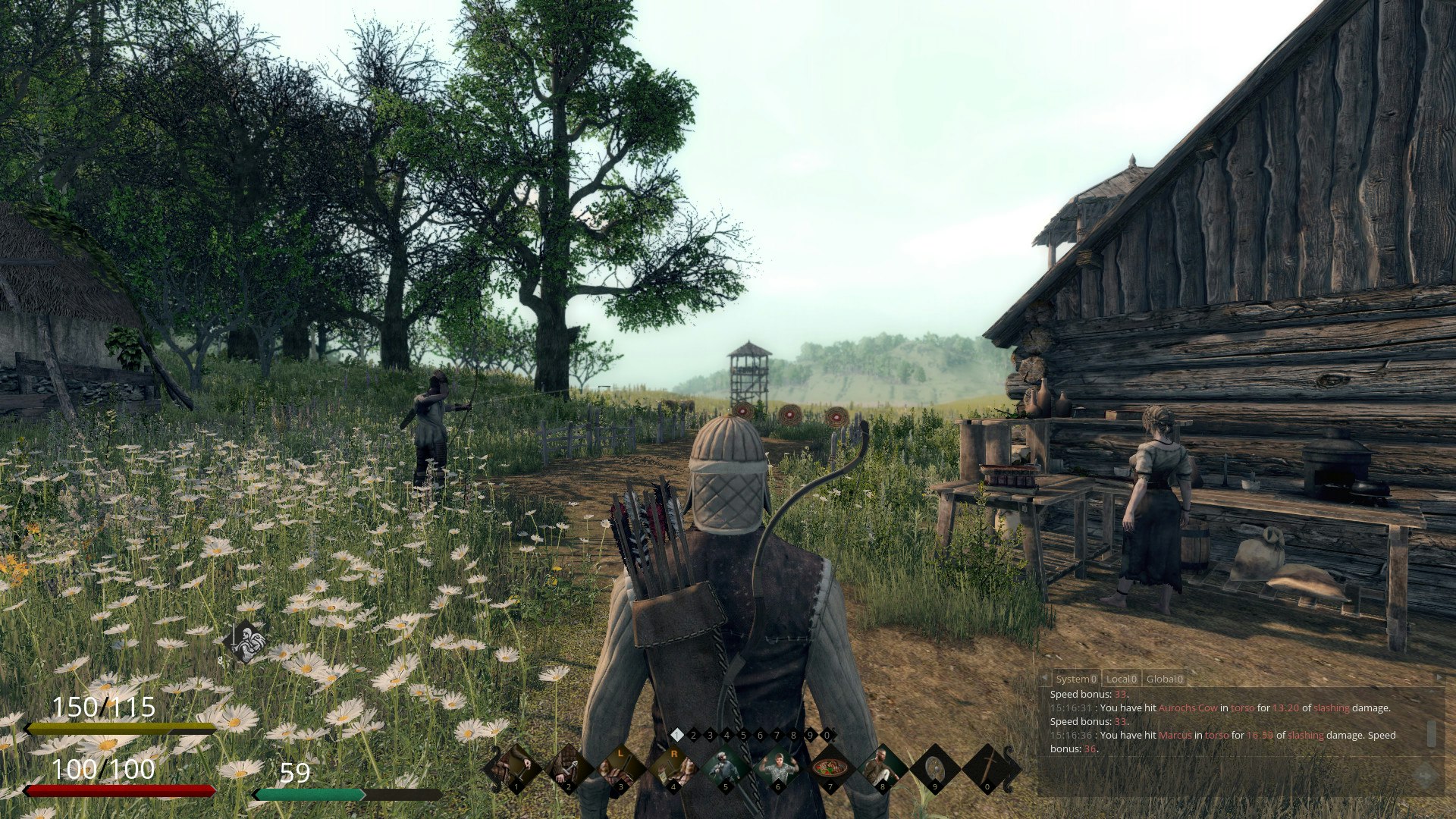The height and width of the screenshot is (819, 1456).
Task: Click the Aurochs Cow name in chat
Action: (1189, 708)
